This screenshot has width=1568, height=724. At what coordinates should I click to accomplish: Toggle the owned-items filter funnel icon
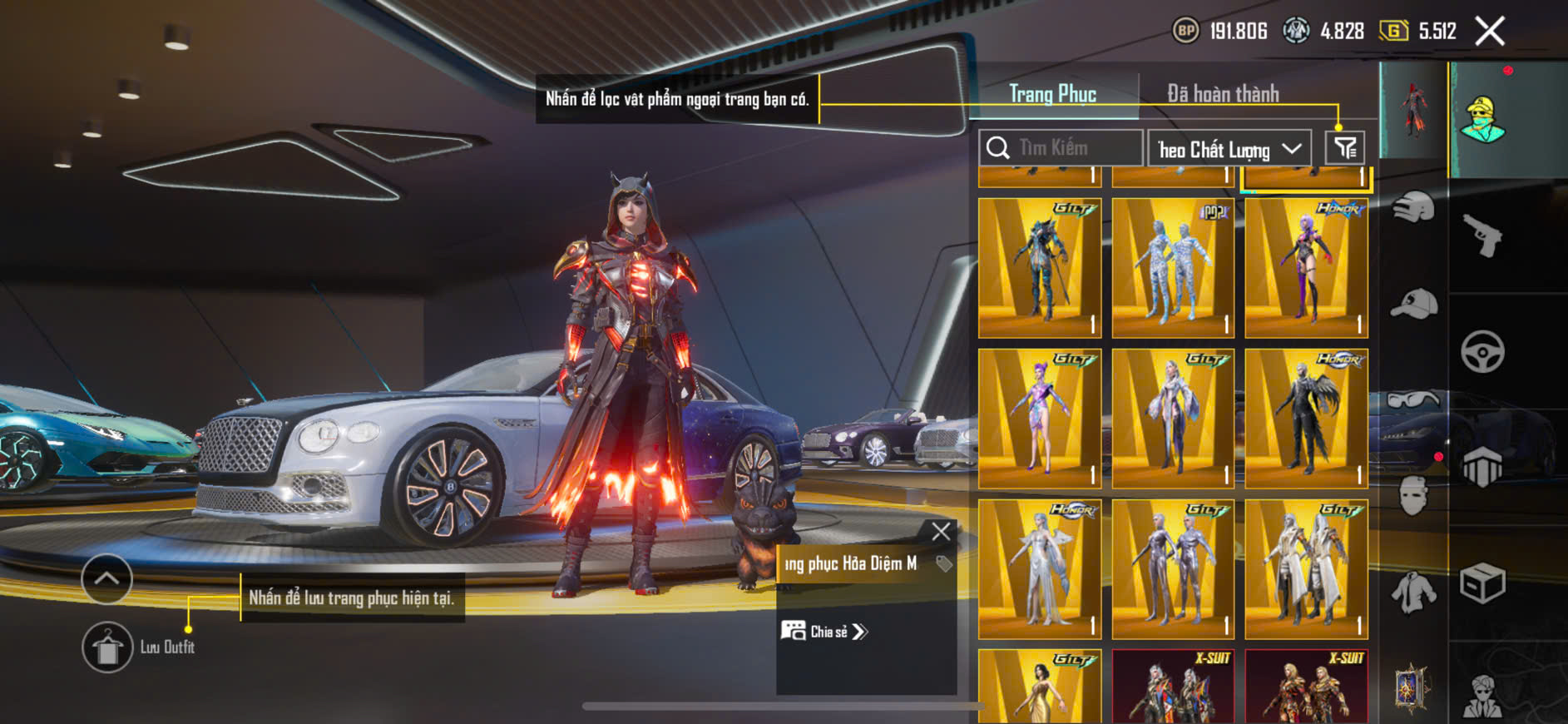point(1344,148)
